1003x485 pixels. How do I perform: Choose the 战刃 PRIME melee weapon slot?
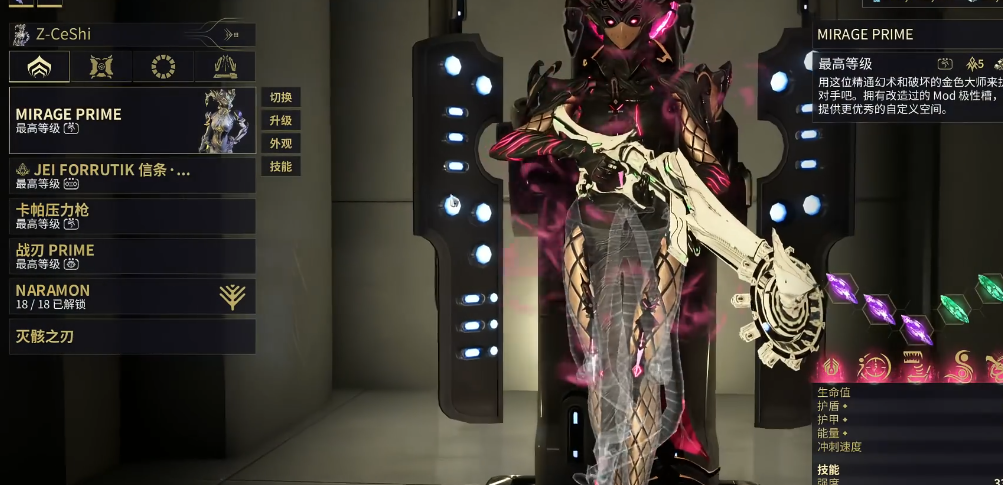point(132,256)
